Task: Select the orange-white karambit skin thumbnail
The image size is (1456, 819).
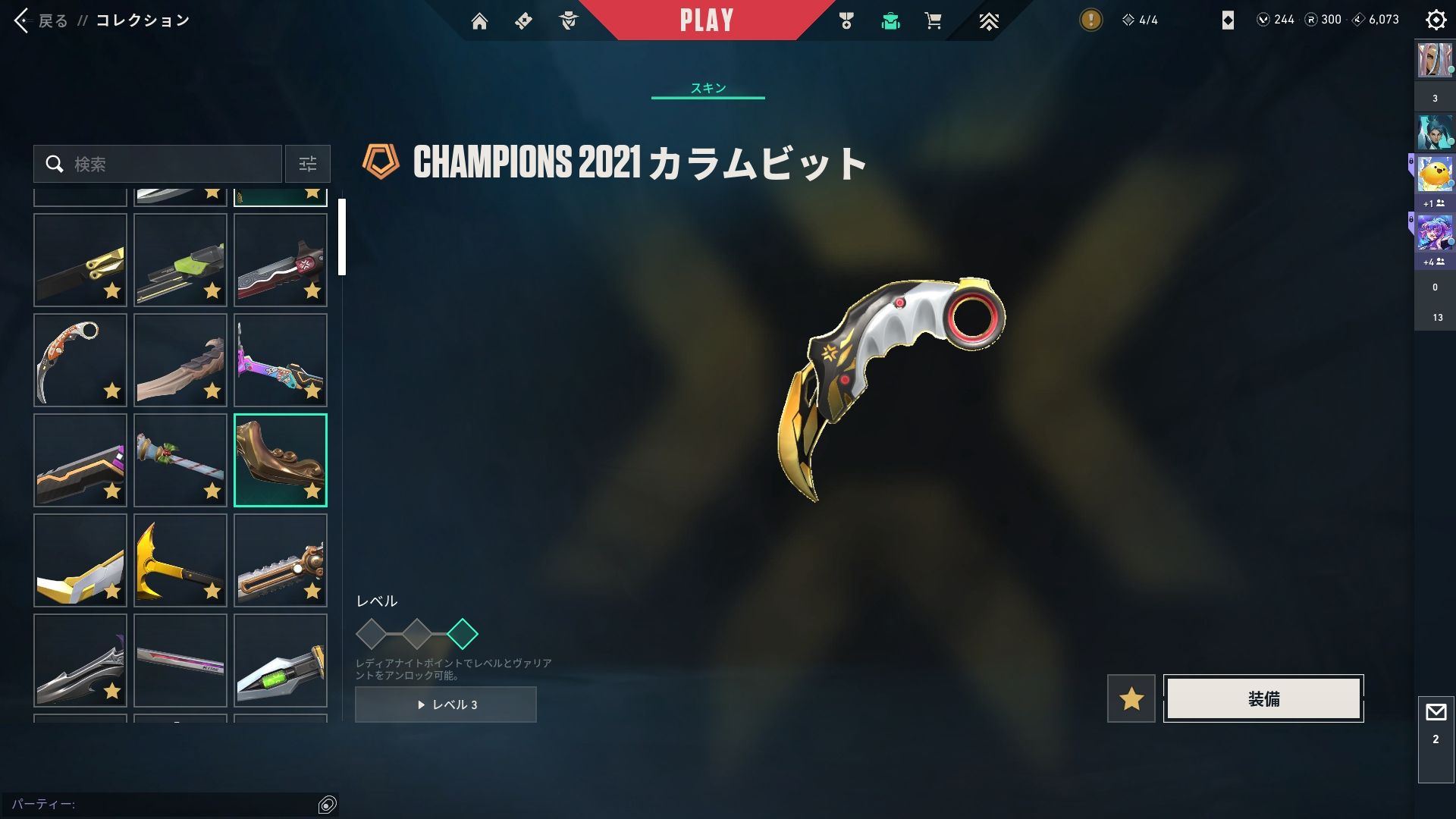Action: coord(80,360)
